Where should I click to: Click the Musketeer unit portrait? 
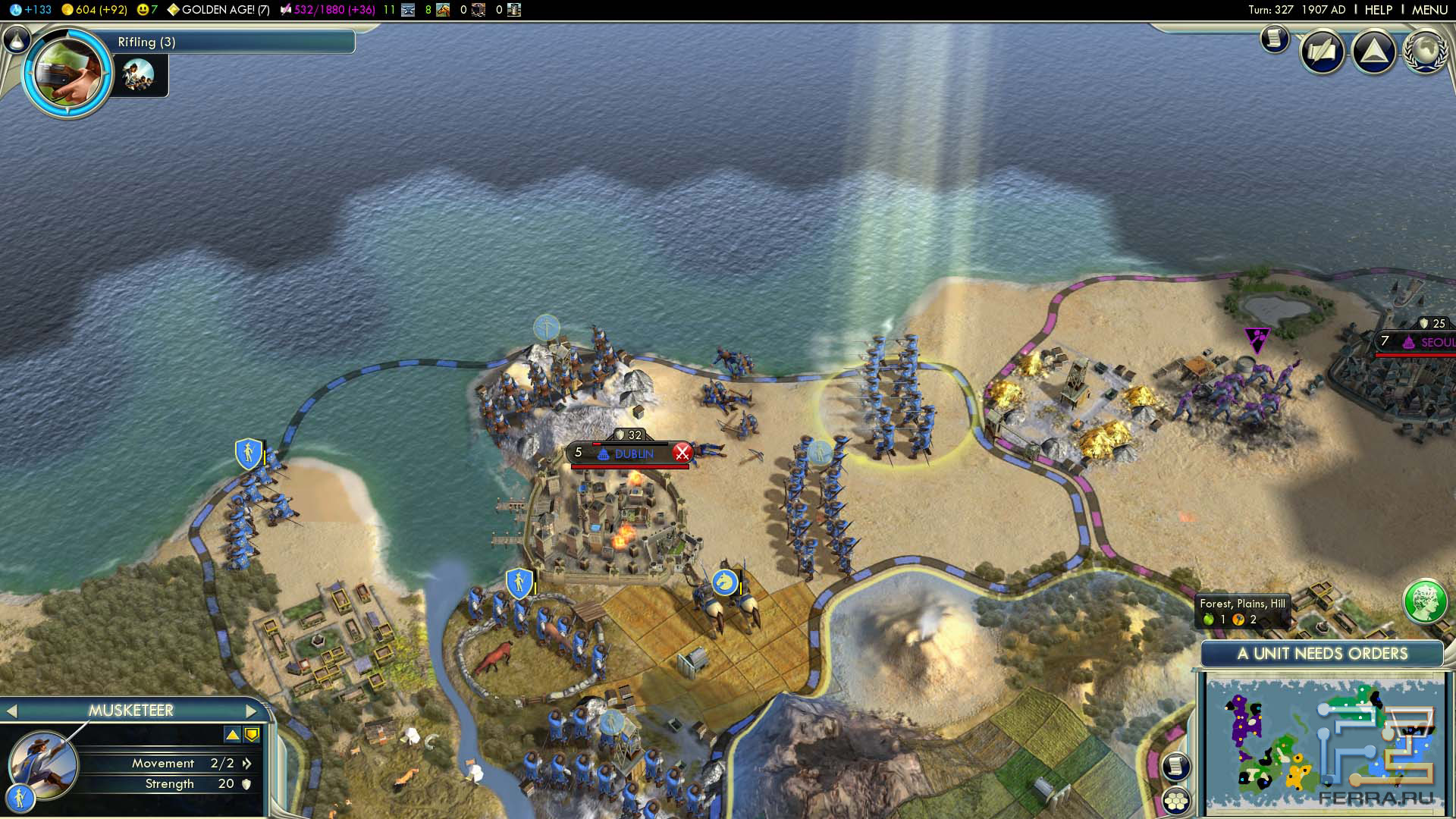point(43,764)
